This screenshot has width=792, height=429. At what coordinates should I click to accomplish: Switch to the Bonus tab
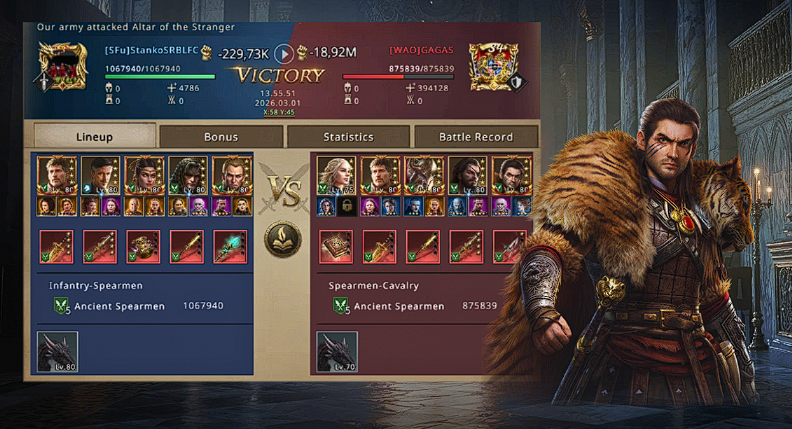(x=221, y=136)
